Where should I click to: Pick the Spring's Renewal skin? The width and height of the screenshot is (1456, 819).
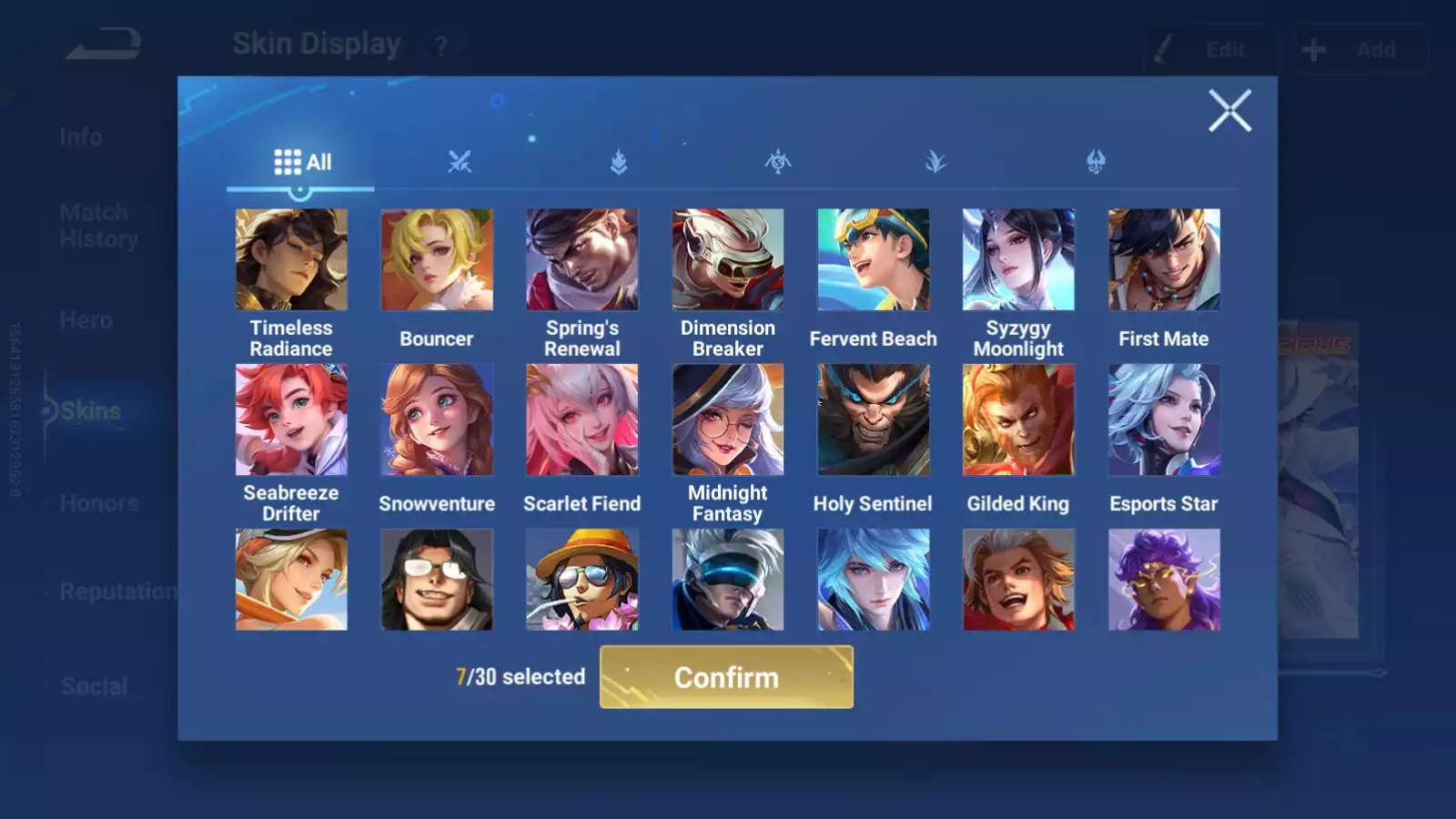(582, 260)
